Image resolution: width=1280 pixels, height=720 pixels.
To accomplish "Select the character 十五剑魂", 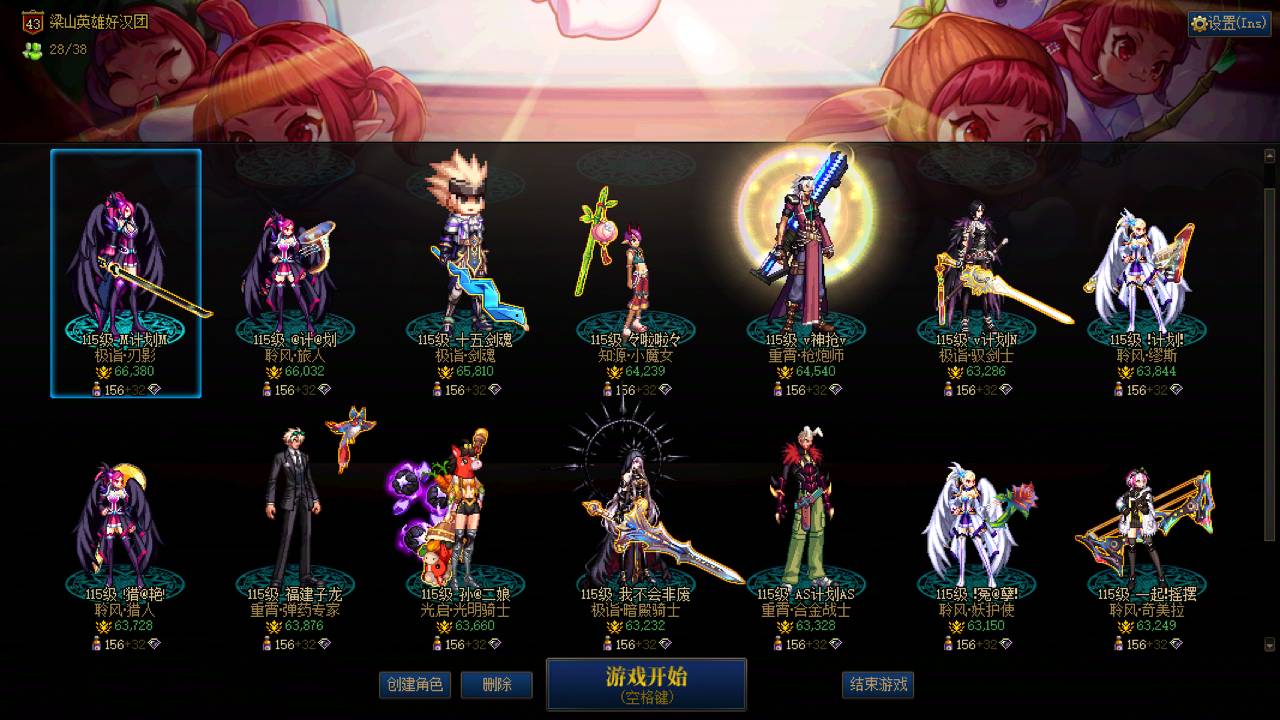I will [x=461, y=250].
